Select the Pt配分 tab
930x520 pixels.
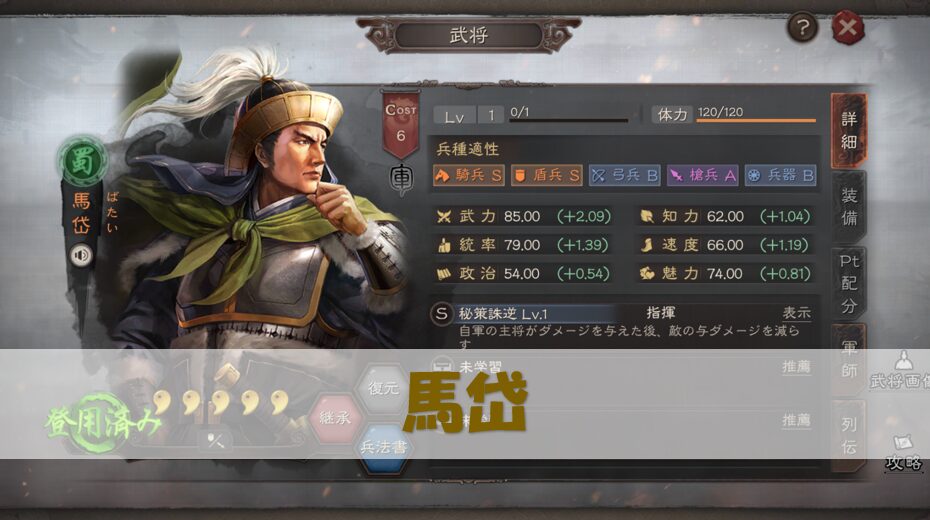pos(848,283)
